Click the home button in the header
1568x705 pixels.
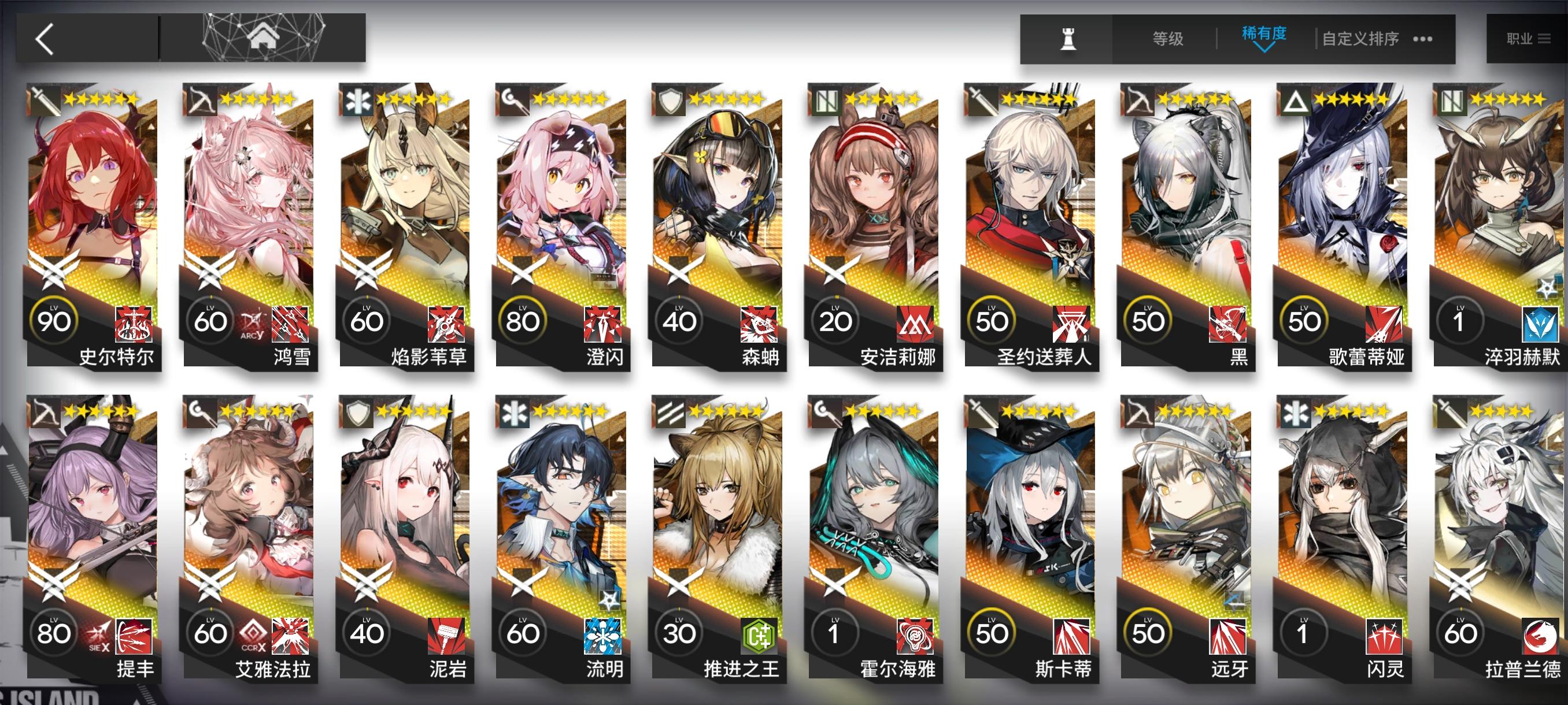point(263,38)
